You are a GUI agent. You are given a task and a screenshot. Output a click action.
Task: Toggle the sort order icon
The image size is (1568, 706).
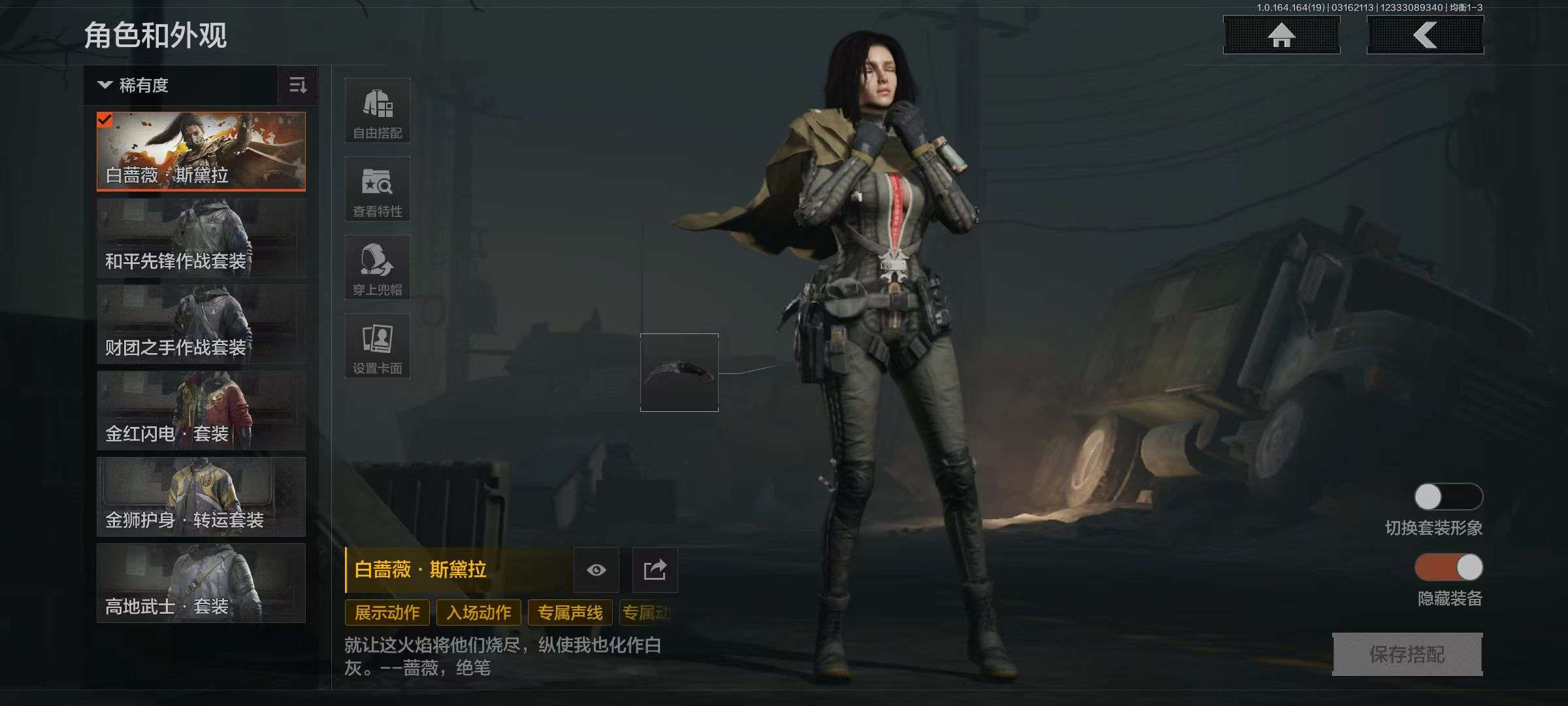point(298,86)
